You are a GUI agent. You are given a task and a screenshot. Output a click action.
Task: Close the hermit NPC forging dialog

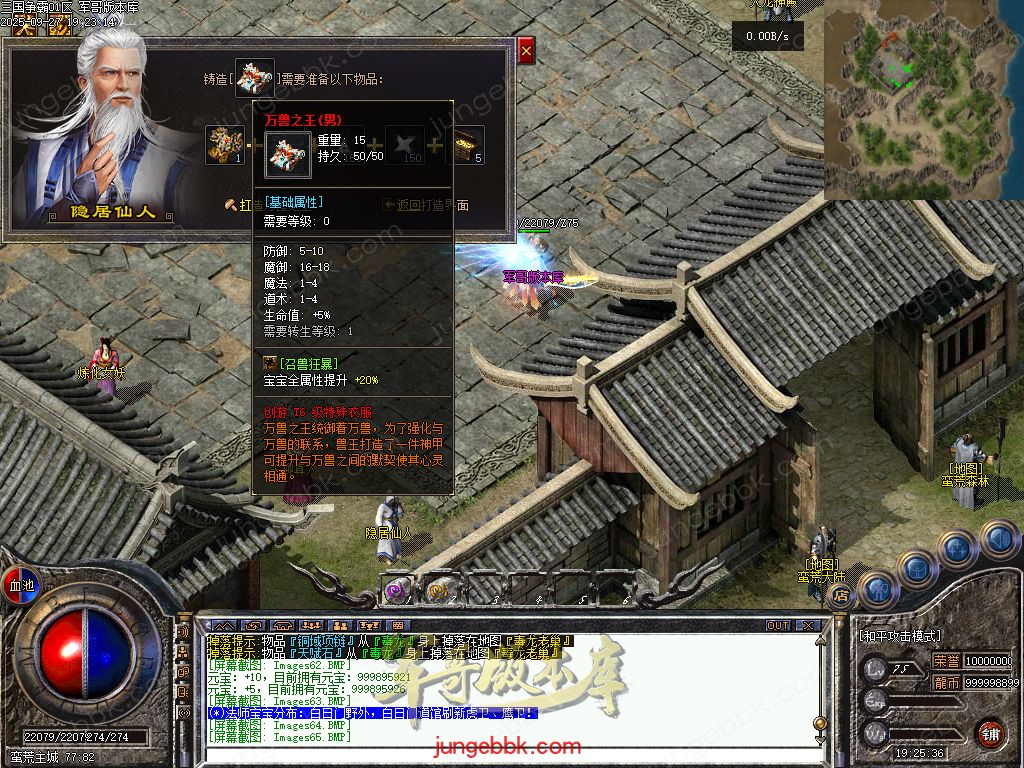tap(526, 49)
